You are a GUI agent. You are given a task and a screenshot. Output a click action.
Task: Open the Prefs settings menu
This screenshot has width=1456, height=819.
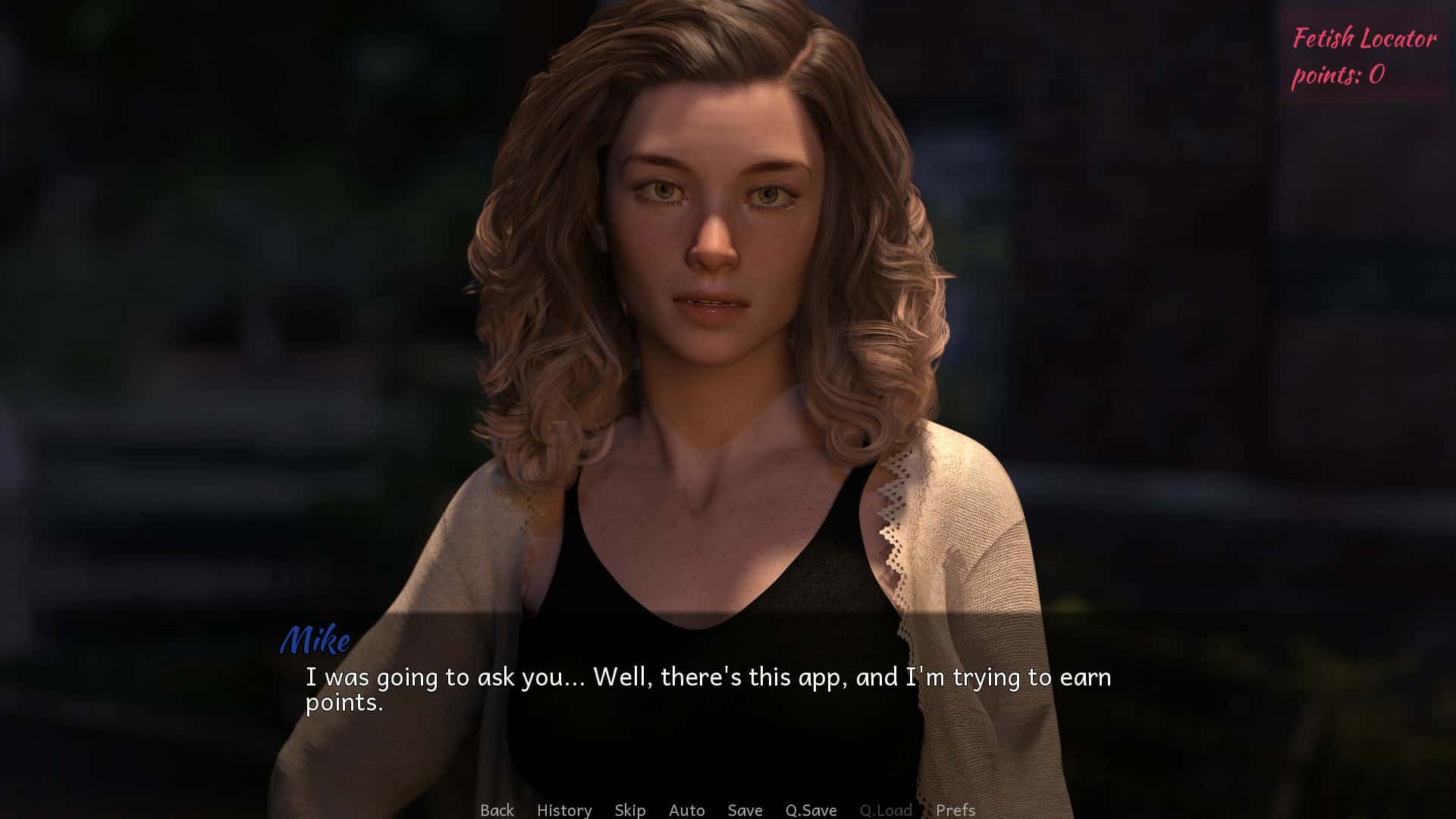[x=955, y=810]
